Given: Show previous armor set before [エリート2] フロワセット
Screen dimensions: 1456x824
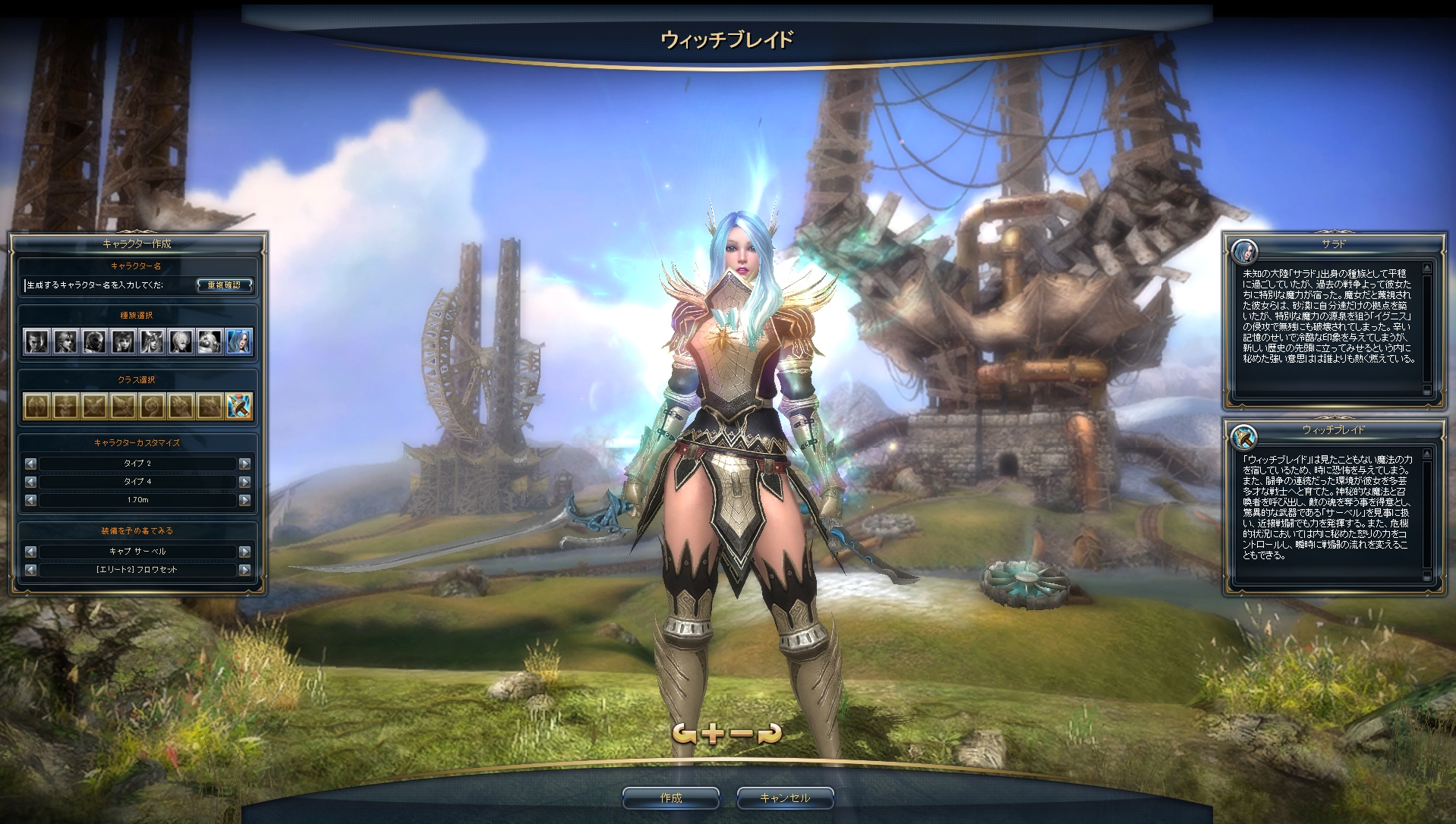Looking at the screenshot, I should tap(30, 570).
